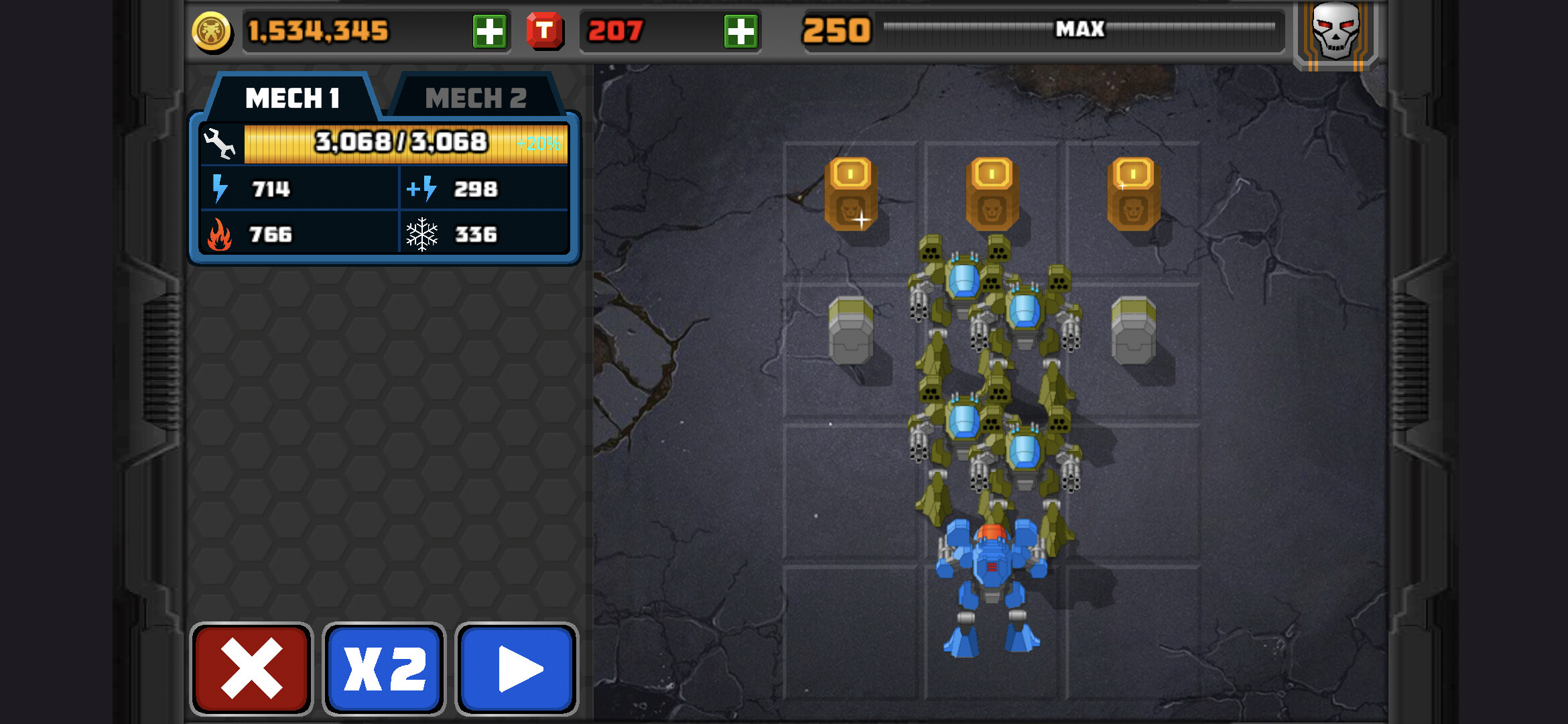
Task: Click the red T token icon
Action: 544,31
